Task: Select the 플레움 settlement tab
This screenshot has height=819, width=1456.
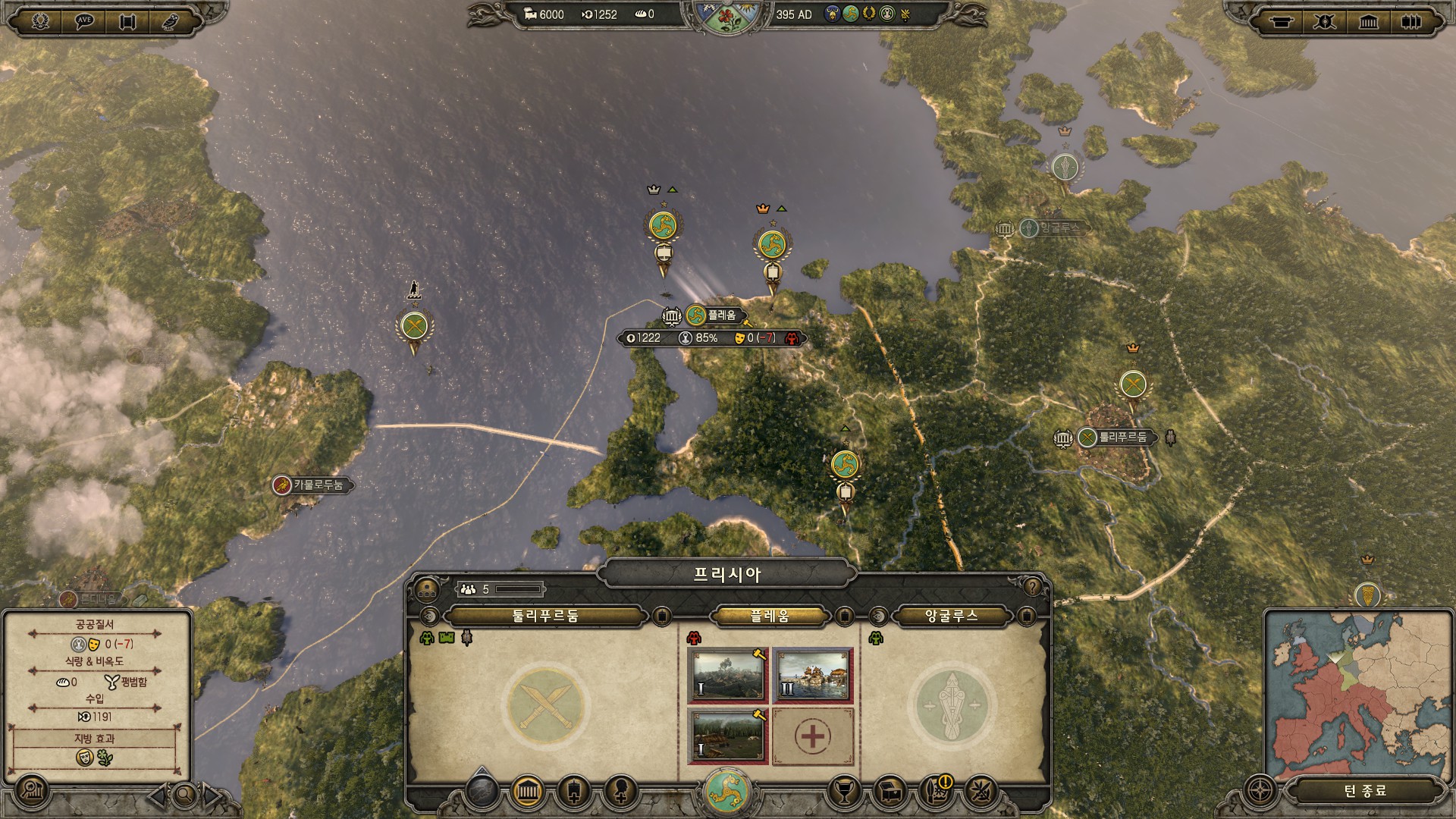Action: coord(769,616)
